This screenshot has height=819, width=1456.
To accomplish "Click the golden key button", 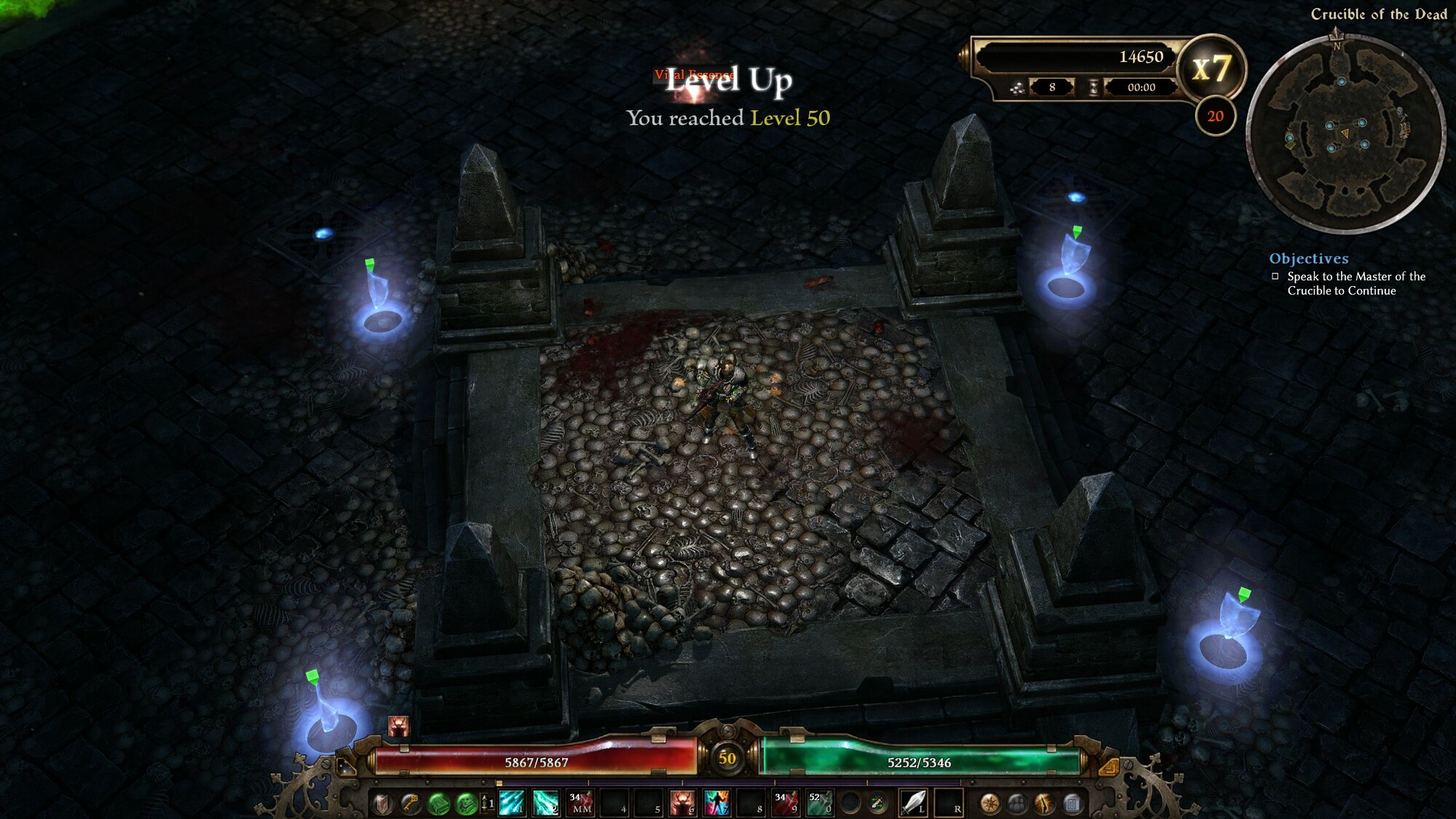I will pyautogui.click(x=410, y=804).
